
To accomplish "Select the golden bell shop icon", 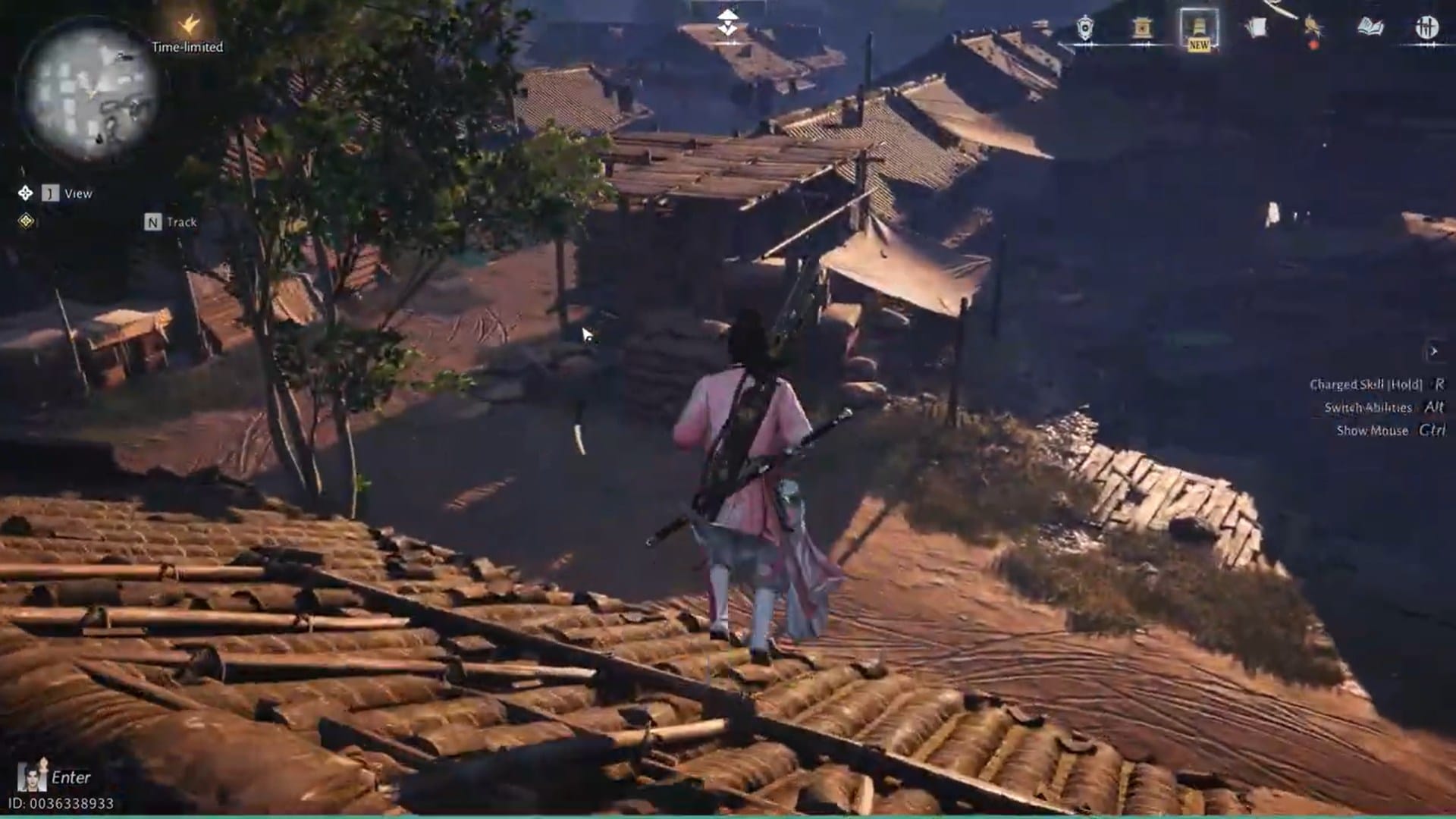I will [1143, 28].
